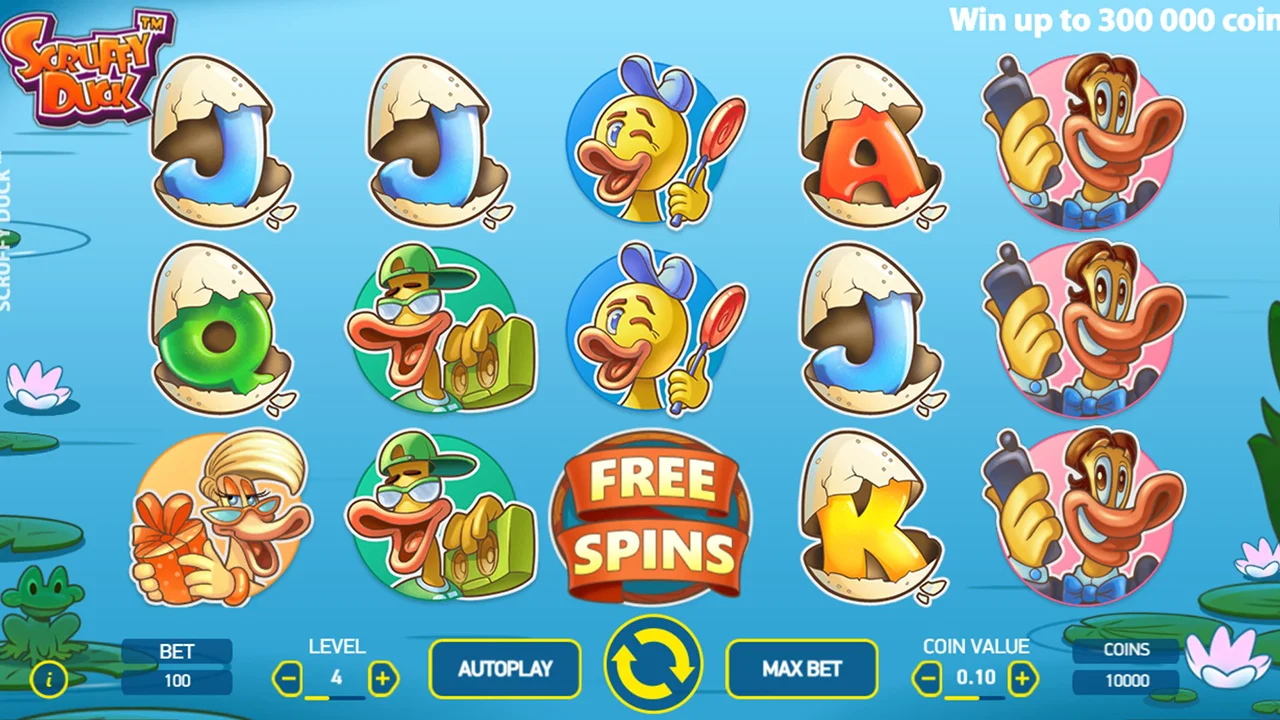Screen dimensions: 1280x720
Task: Start Autoplay mode
Action: [505, 668]
